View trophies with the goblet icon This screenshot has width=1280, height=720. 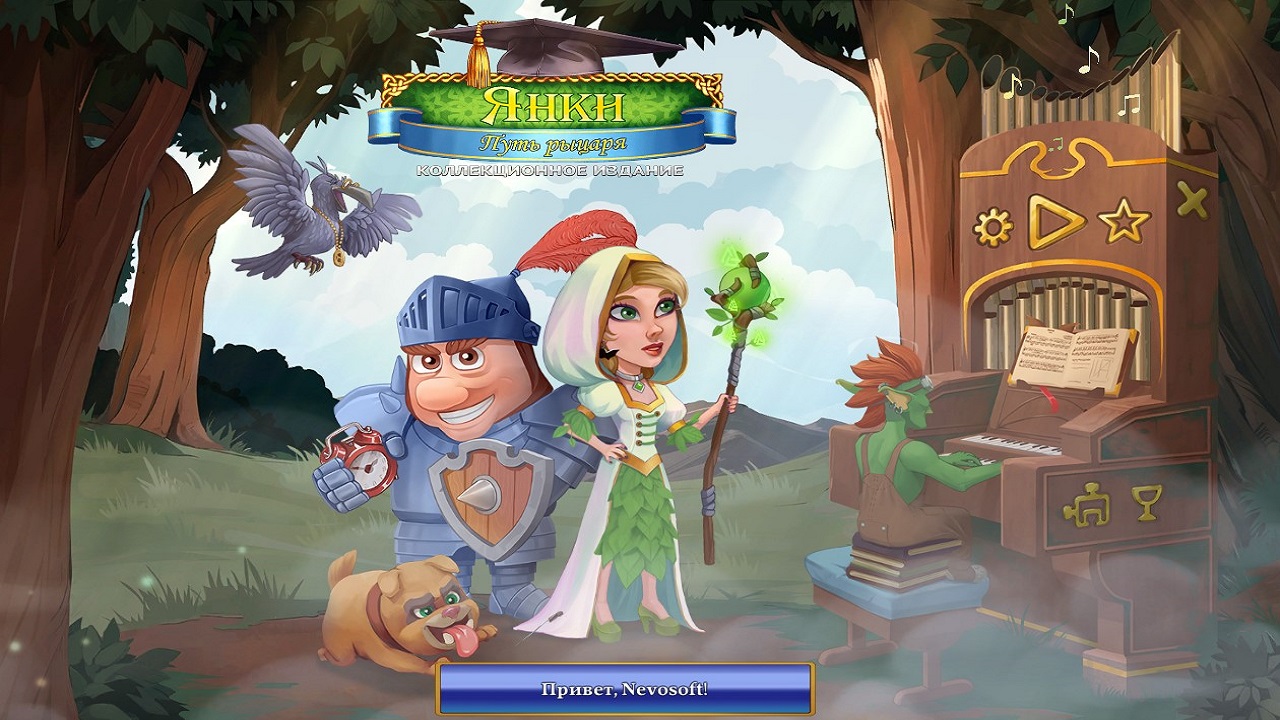(x=1147, y=502)
